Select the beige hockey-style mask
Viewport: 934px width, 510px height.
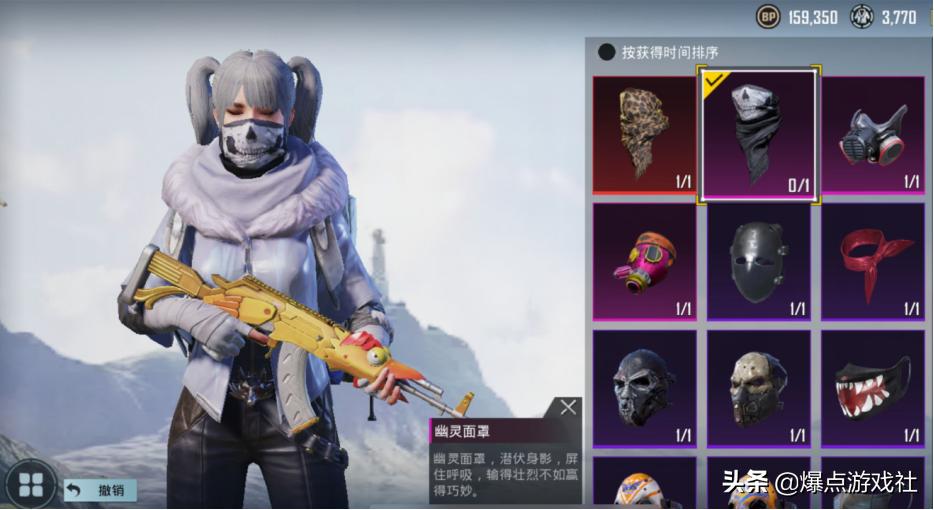click(758, 388)
